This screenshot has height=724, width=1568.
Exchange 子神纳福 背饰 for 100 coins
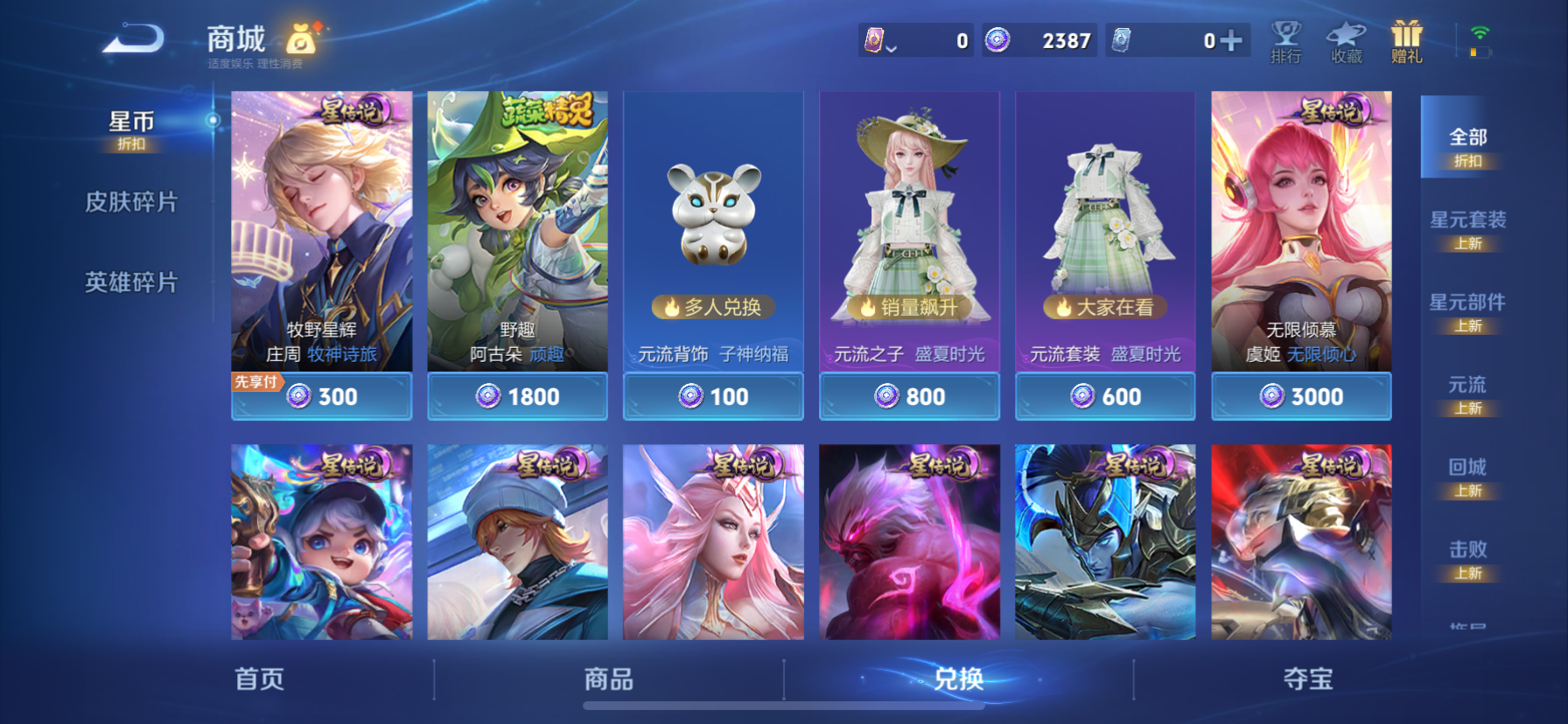tap(712, 395)
